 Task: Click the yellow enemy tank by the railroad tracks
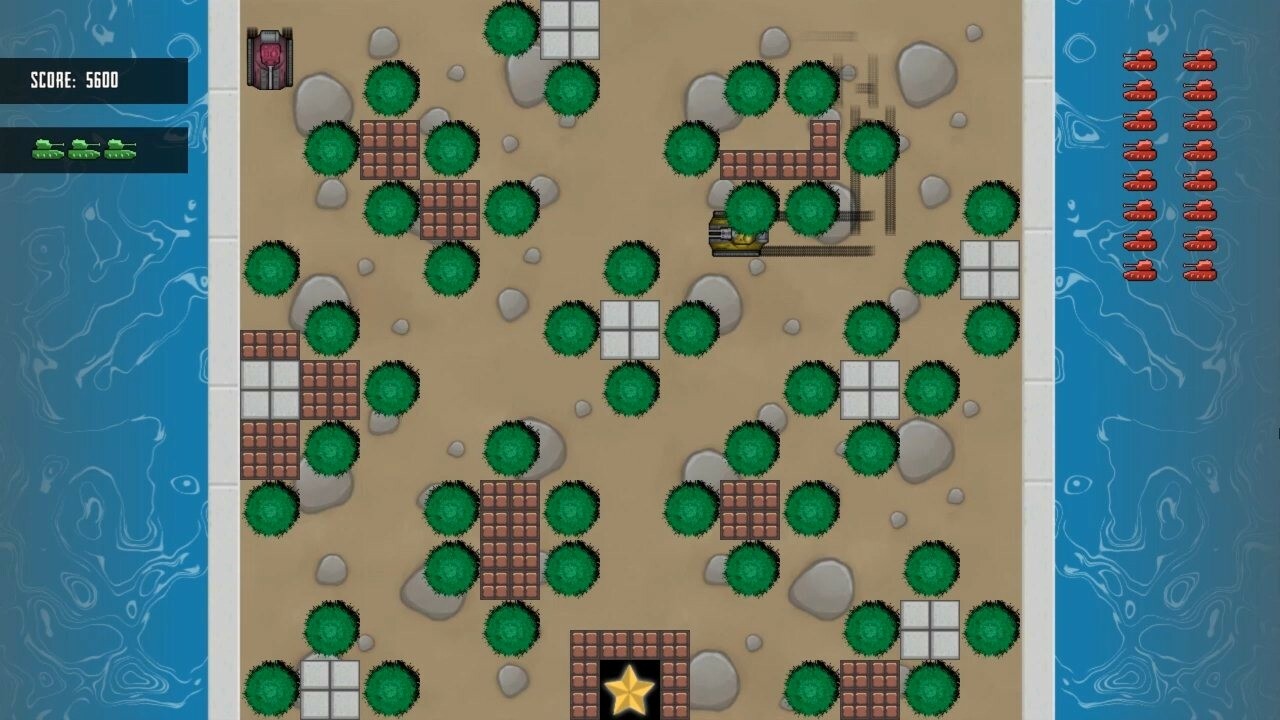[x=737, y=233]
